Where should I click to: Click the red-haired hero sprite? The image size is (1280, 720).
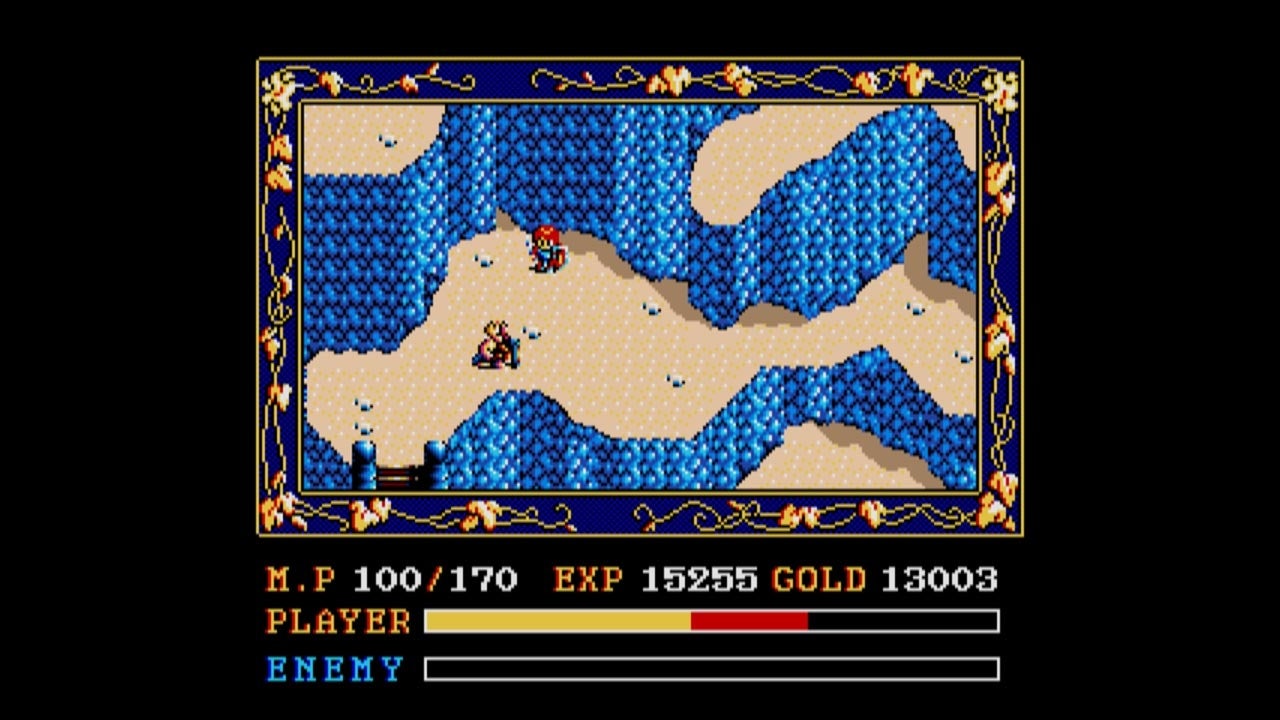coord(548,248)
